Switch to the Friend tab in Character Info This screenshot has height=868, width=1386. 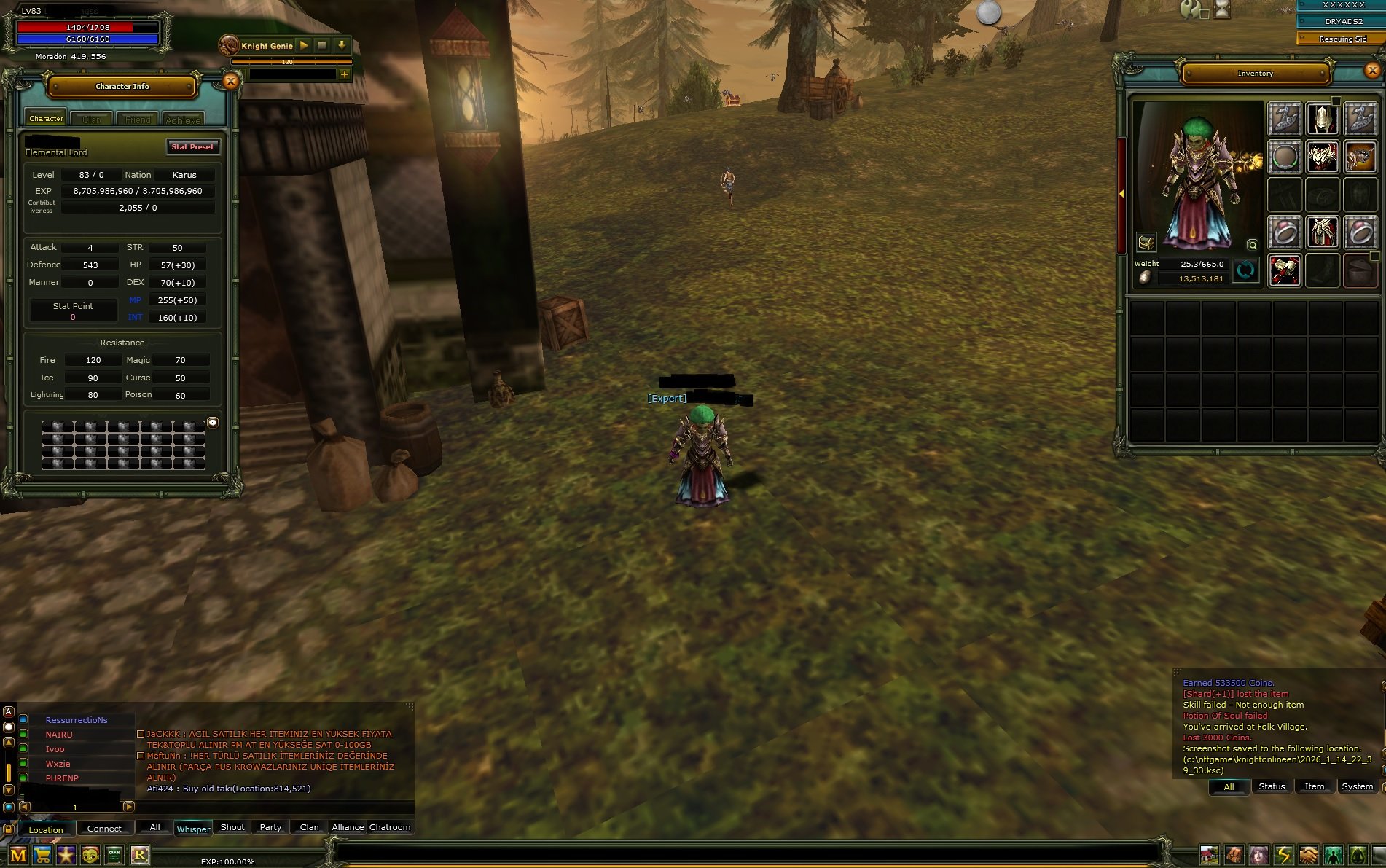coord(137,119)
